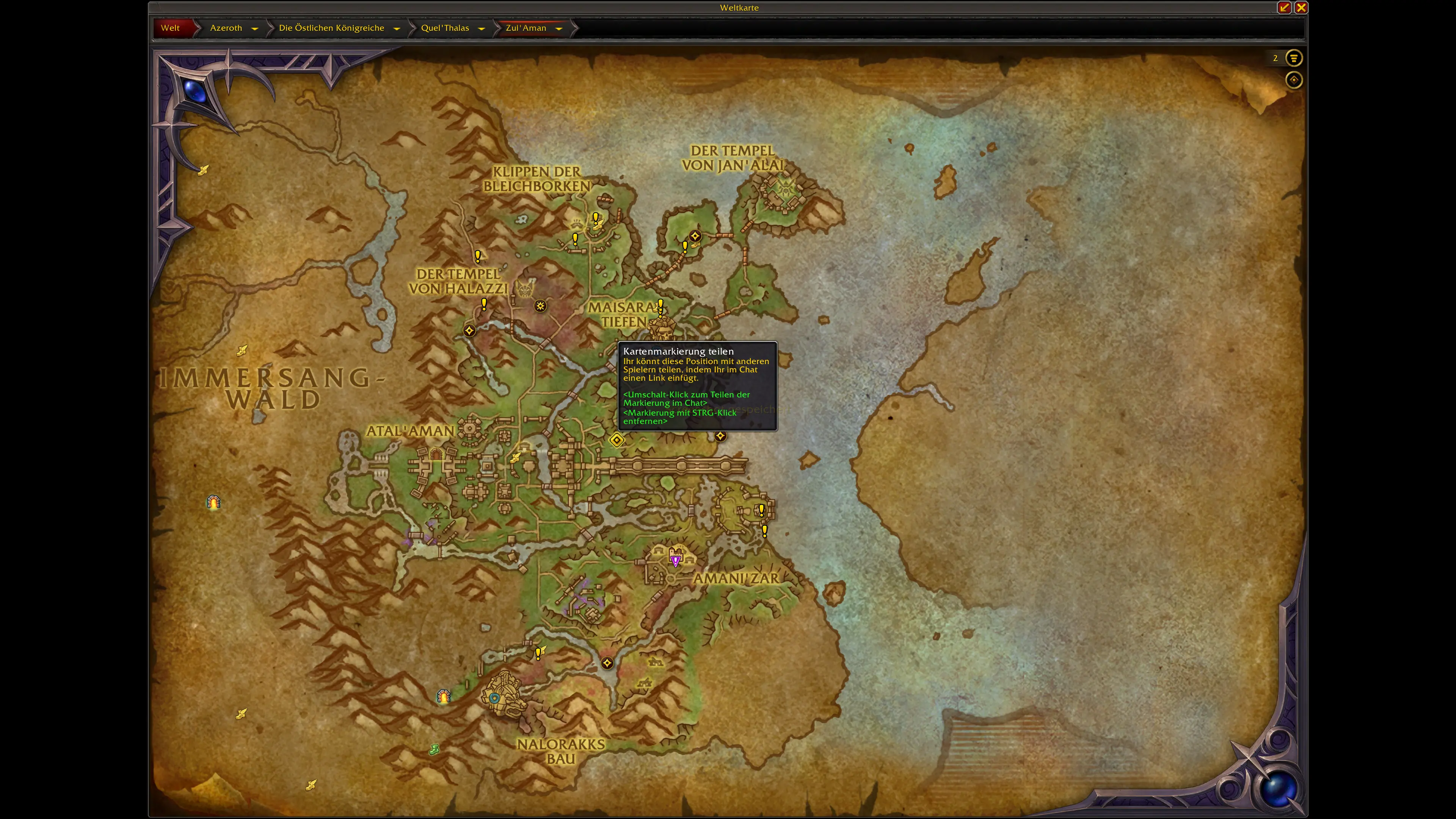Click the winged flight point icon in Atal'Aman
The image size is (1456, 819).
point(516,458)
